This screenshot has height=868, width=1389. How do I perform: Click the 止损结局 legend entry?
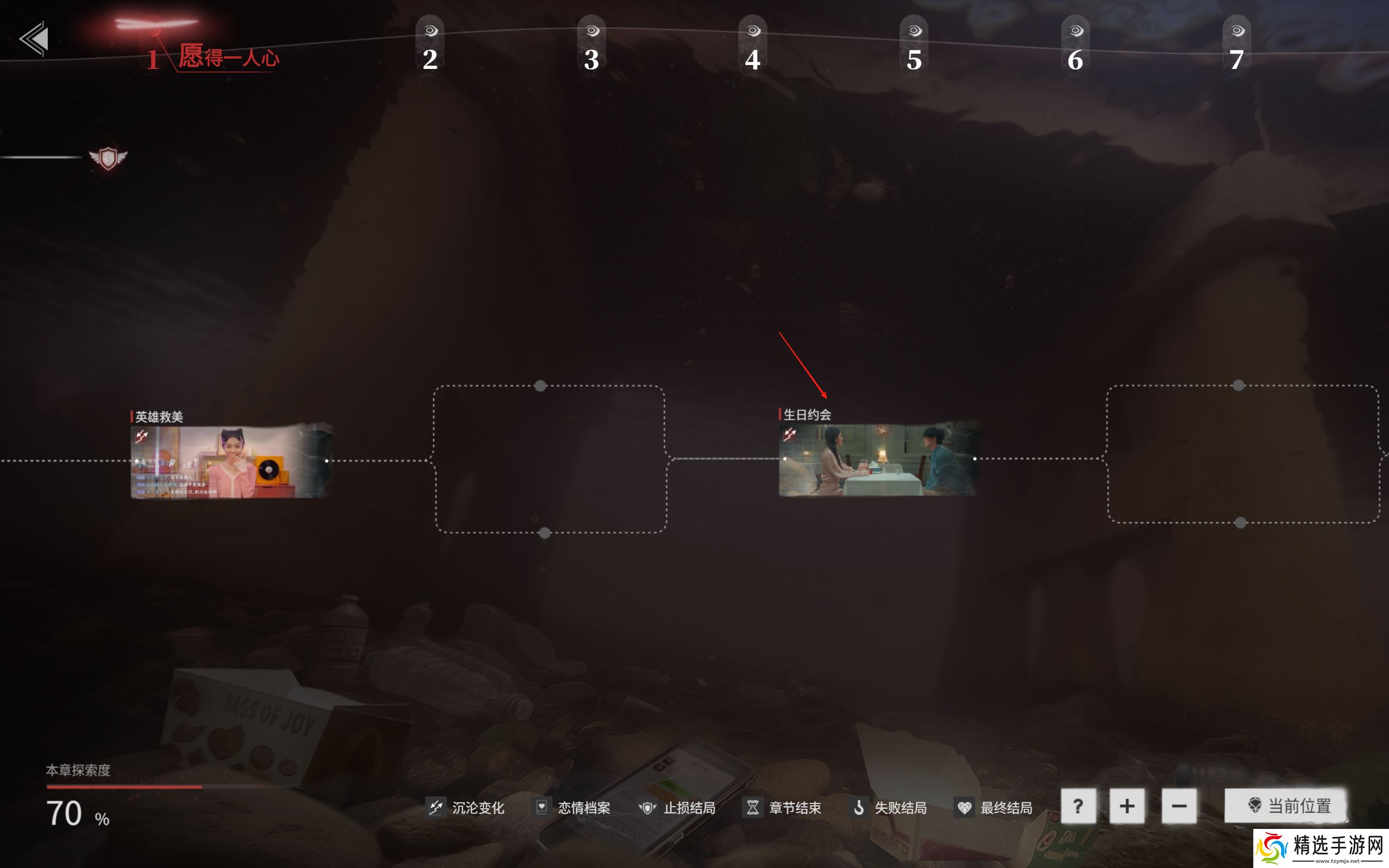pyautogui.click(x=677, y=808)
